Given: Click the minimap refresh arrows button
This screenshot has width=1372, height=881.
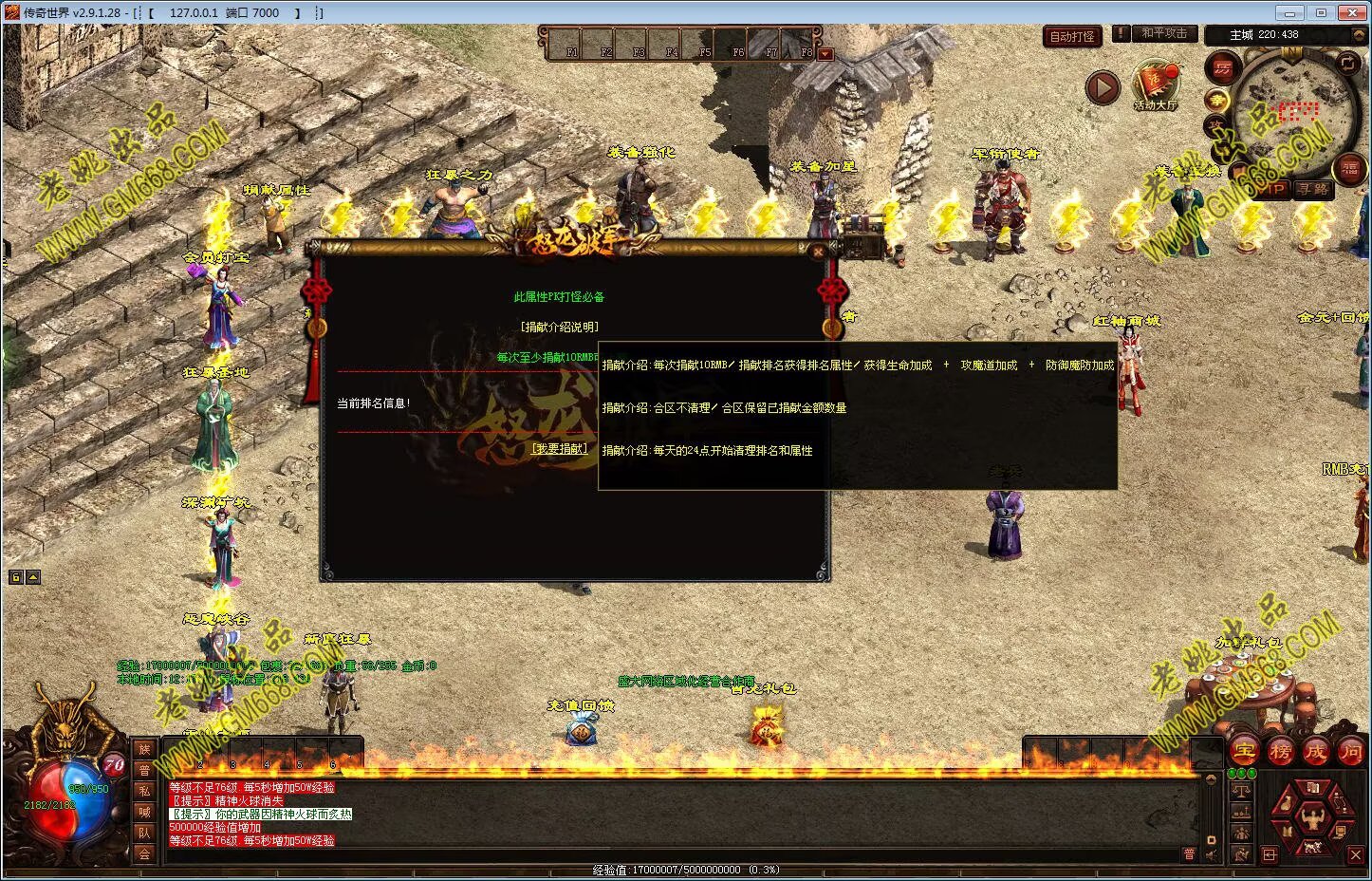Looking at the screenshot, I should point(1347,64).
